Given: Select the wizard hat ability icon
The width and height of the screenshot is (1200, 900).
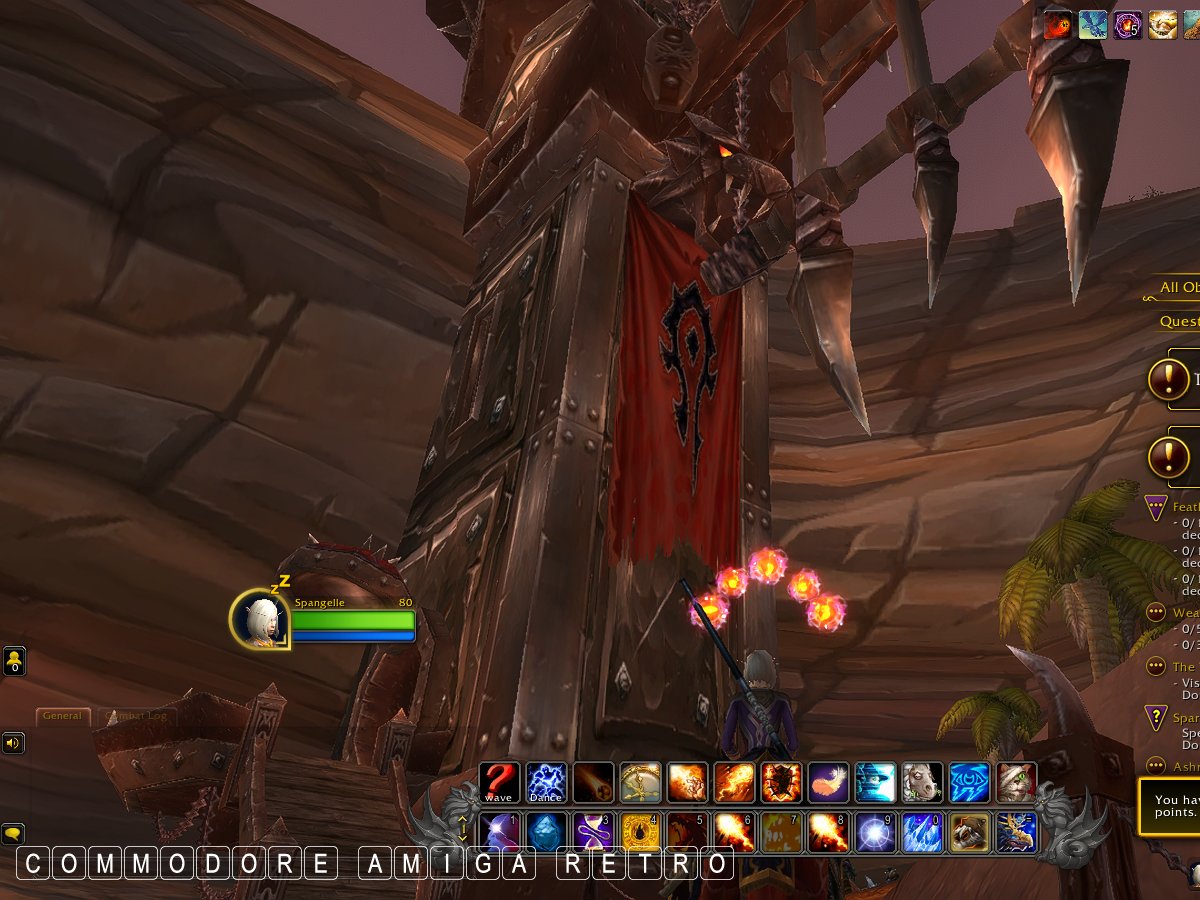Looking at the screenshot, I should 875,782.
